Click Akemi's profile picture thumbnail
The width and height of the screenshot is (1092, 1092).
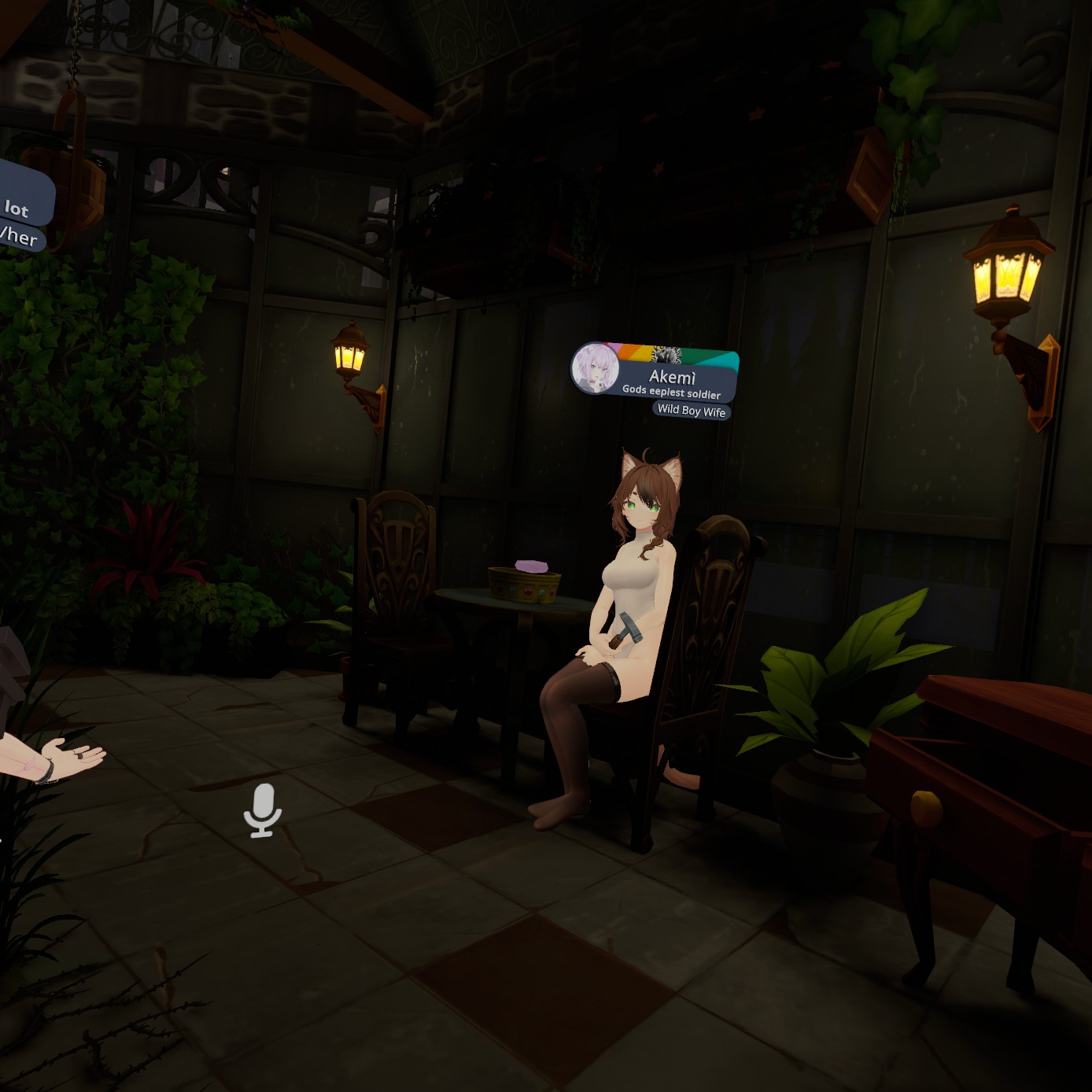pyautogui.click(x=595, y=369)
